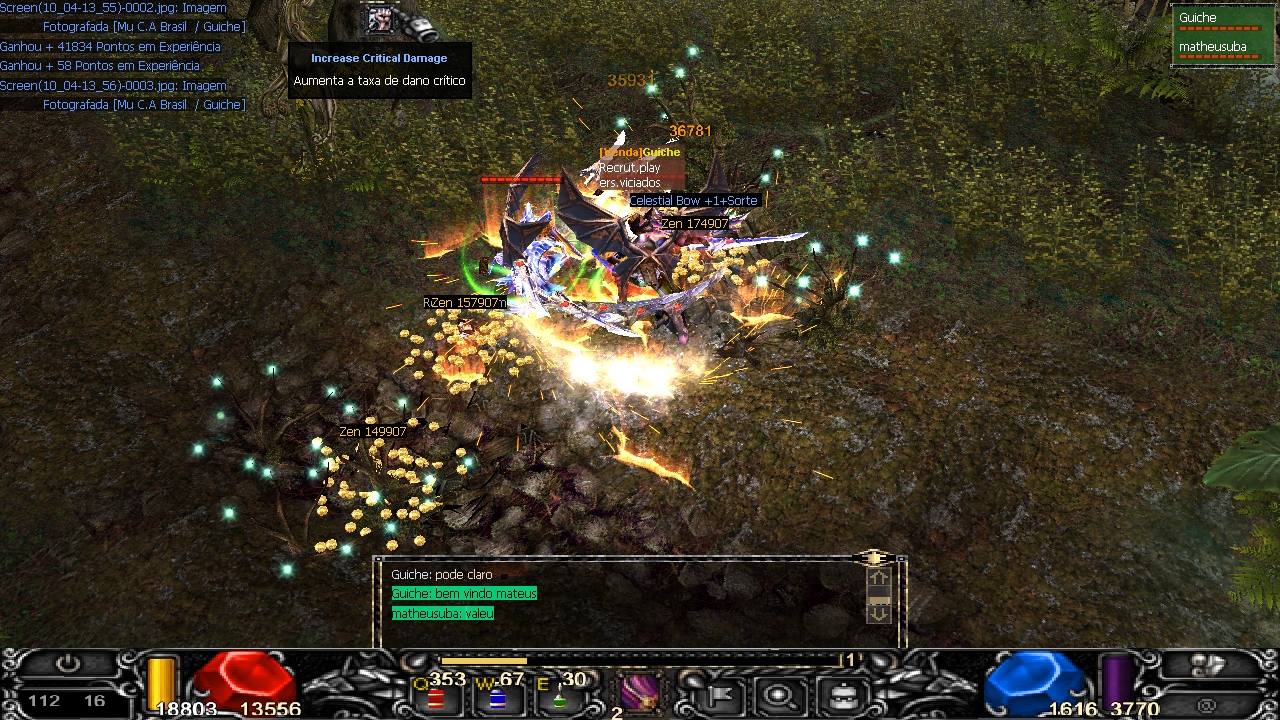
Task: Click the "Guiche: bem vindo mateus" chat line
Action: coord(464,594)
